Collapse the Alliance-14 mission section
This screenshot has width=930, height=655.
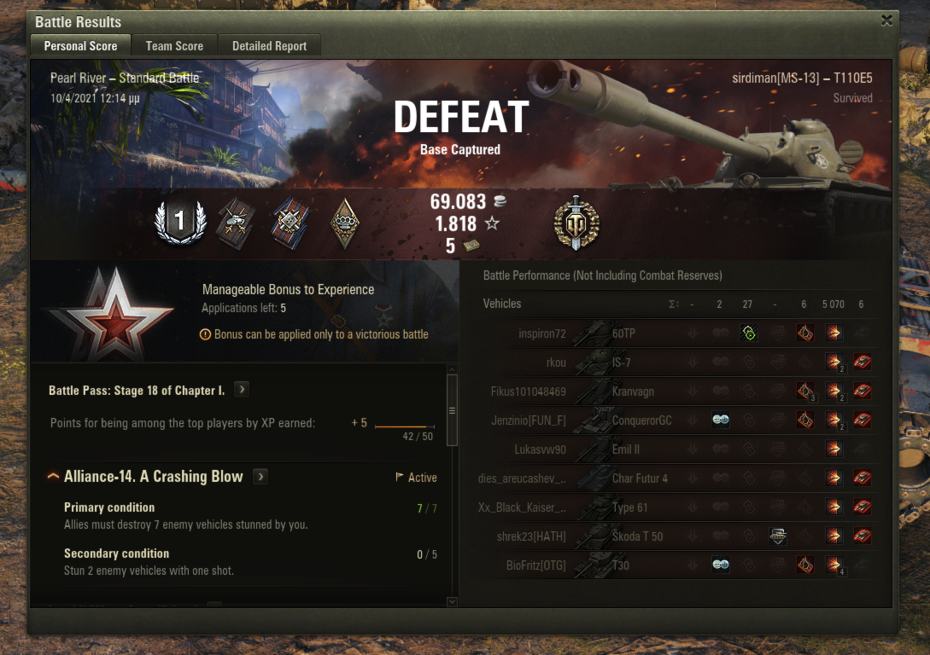pyautogui.click(x=54, y=477)
